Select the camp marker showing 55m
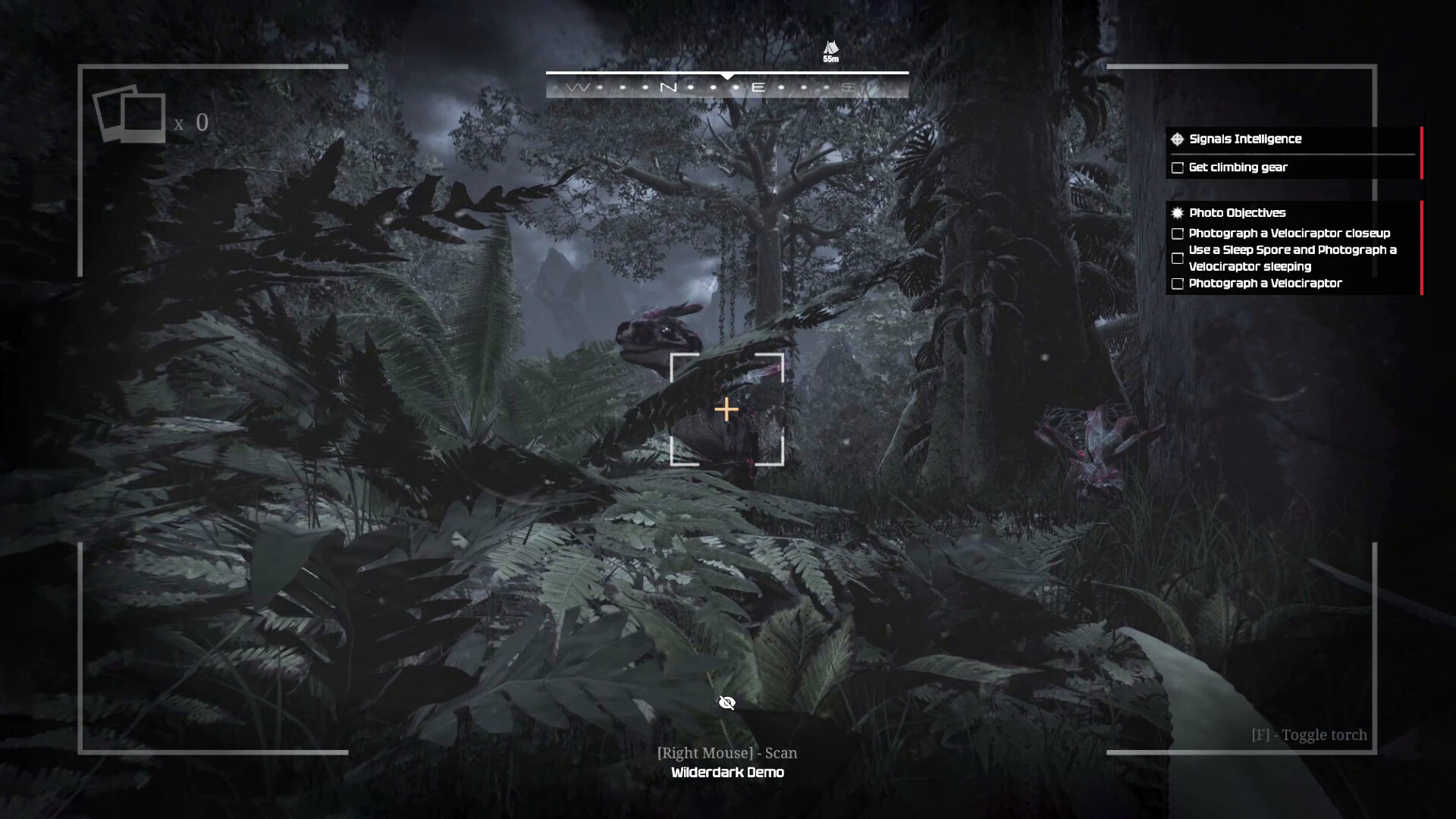1456x819 pixels. (831, 51)
